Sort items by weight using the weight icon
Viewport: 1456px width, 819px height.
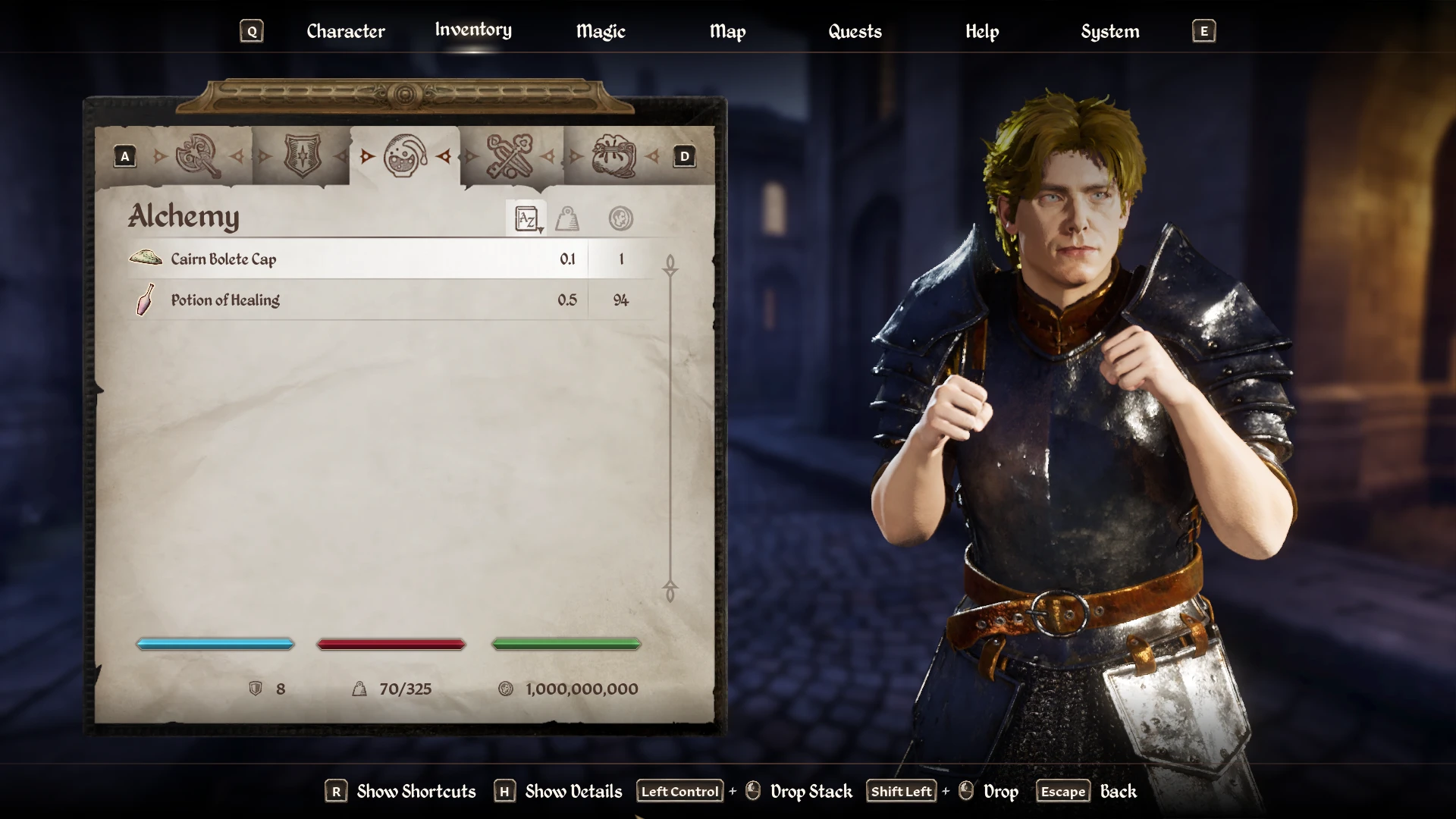point(566,219)
